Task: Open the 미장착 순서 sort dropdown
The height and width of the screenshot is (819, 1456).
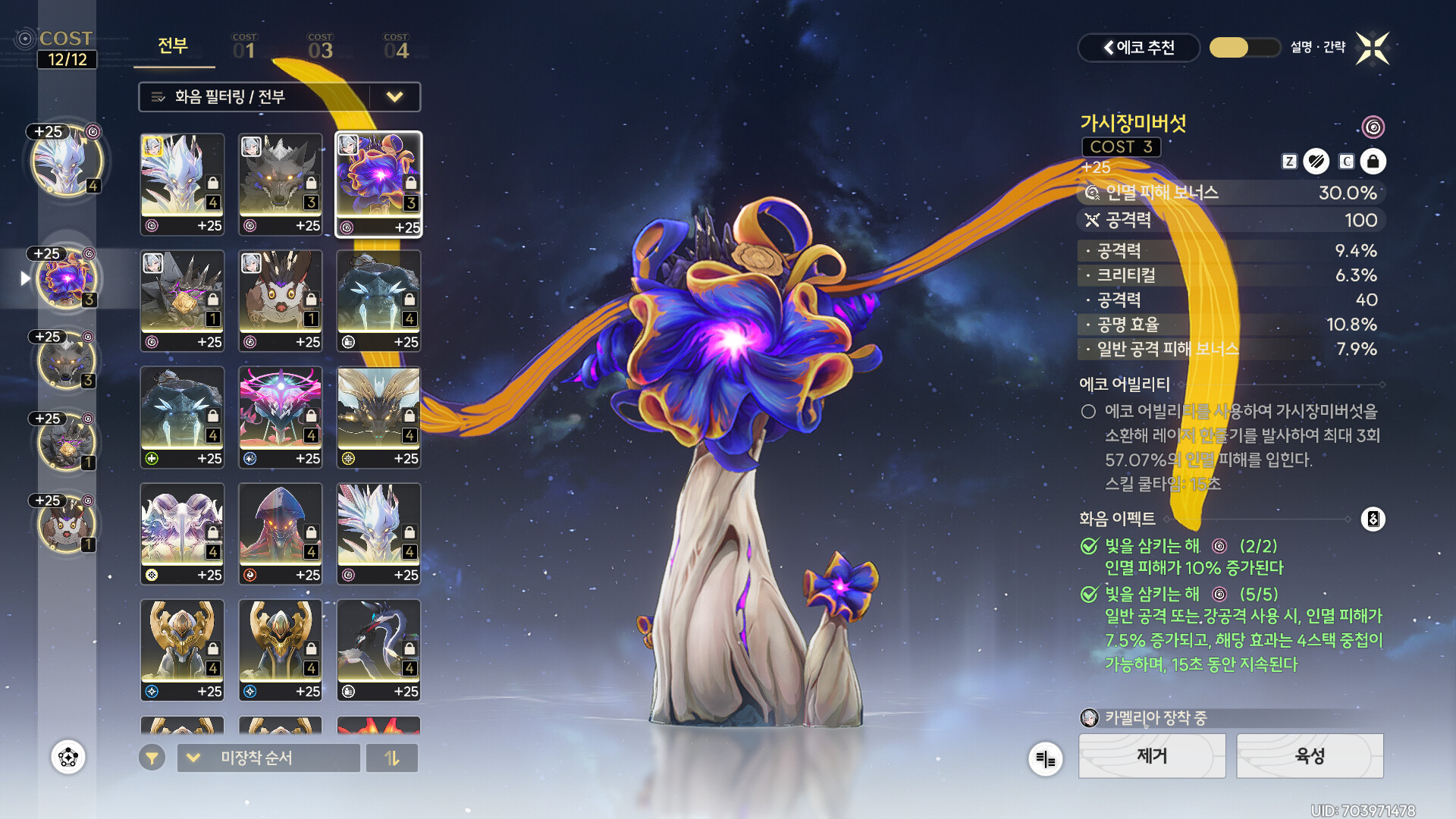Action: click(268, 758)
